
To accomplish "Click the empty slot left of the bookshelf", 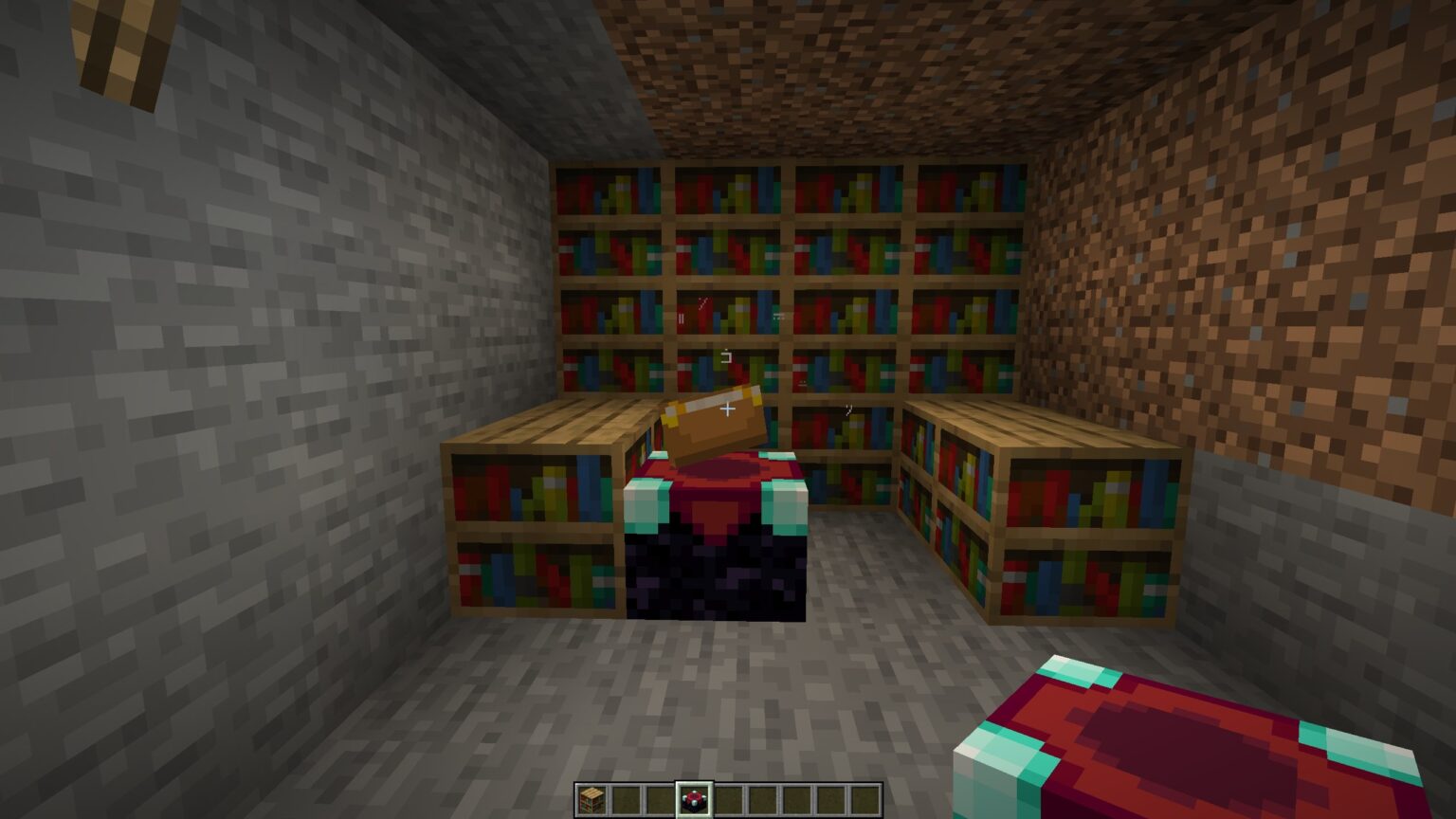I will [626, 801].
